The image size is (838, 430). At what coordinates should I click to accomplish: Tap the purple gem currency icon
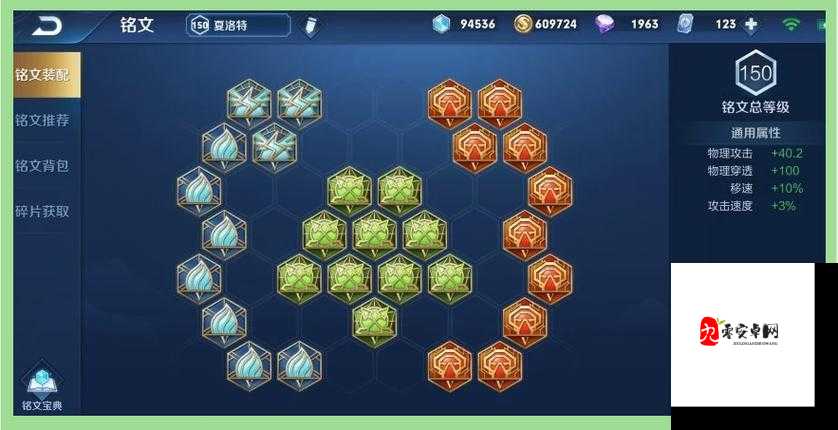click(x=605, y=24)
